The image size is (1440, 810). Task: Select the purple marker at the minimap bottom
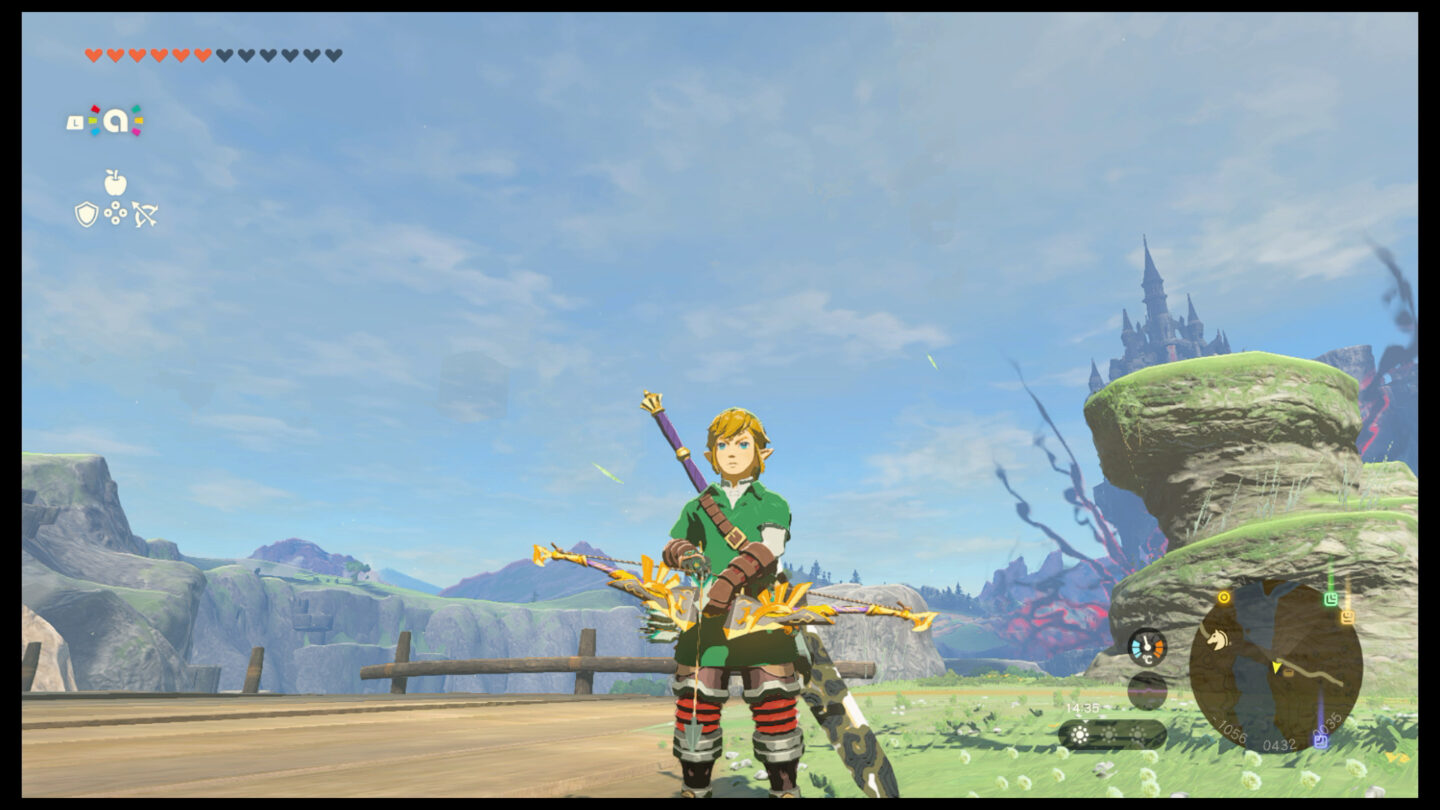point(1319,739)
